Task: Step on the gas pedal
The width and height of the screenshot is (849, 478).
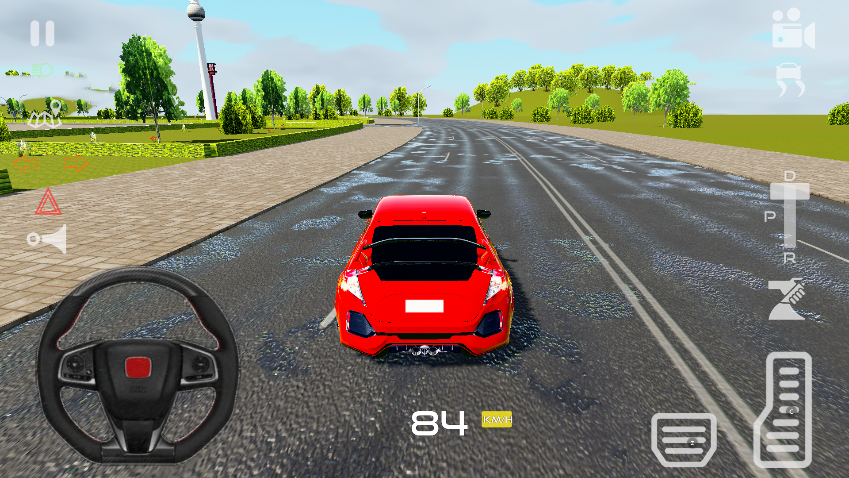Action: [x=781, y=409]
